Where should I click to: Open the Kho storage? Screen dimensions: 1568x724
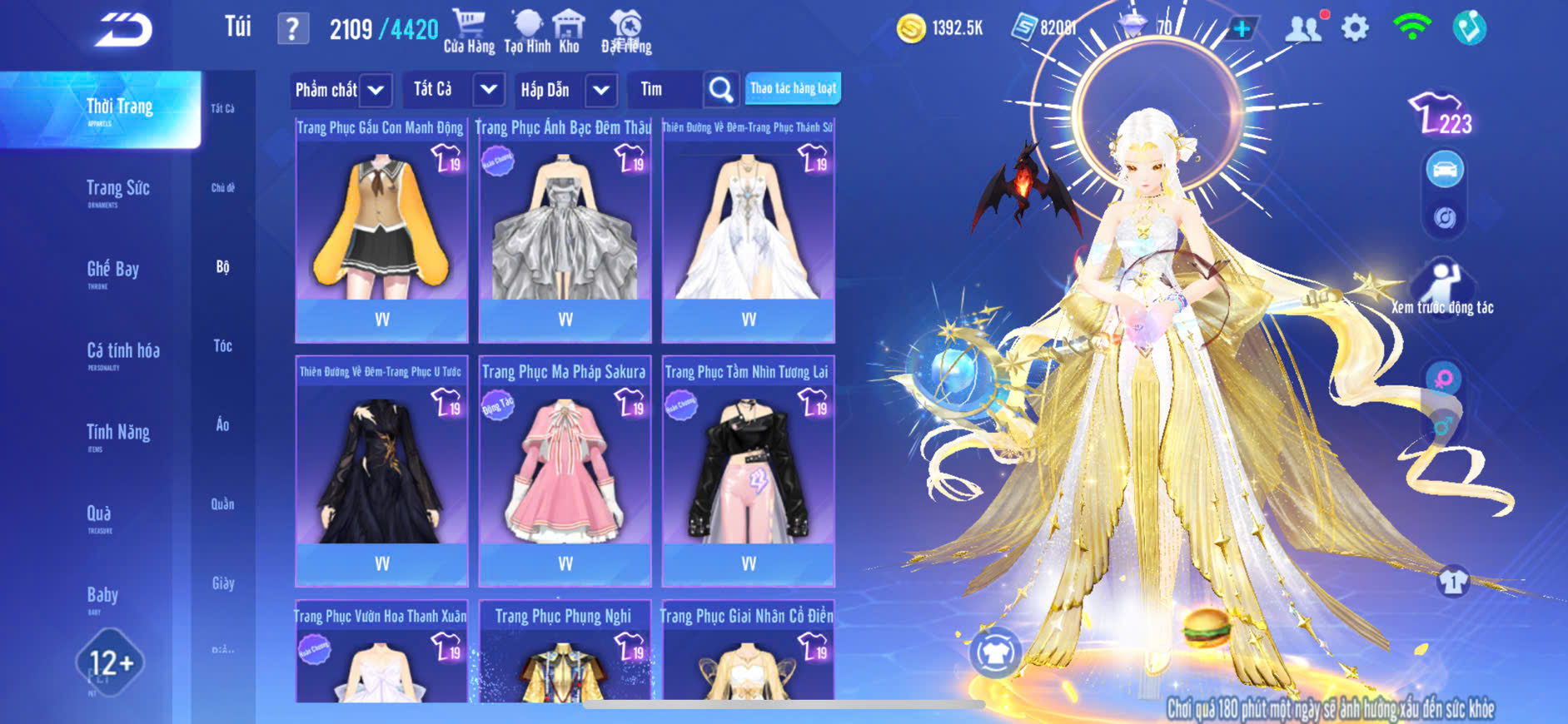pos(569,32)
